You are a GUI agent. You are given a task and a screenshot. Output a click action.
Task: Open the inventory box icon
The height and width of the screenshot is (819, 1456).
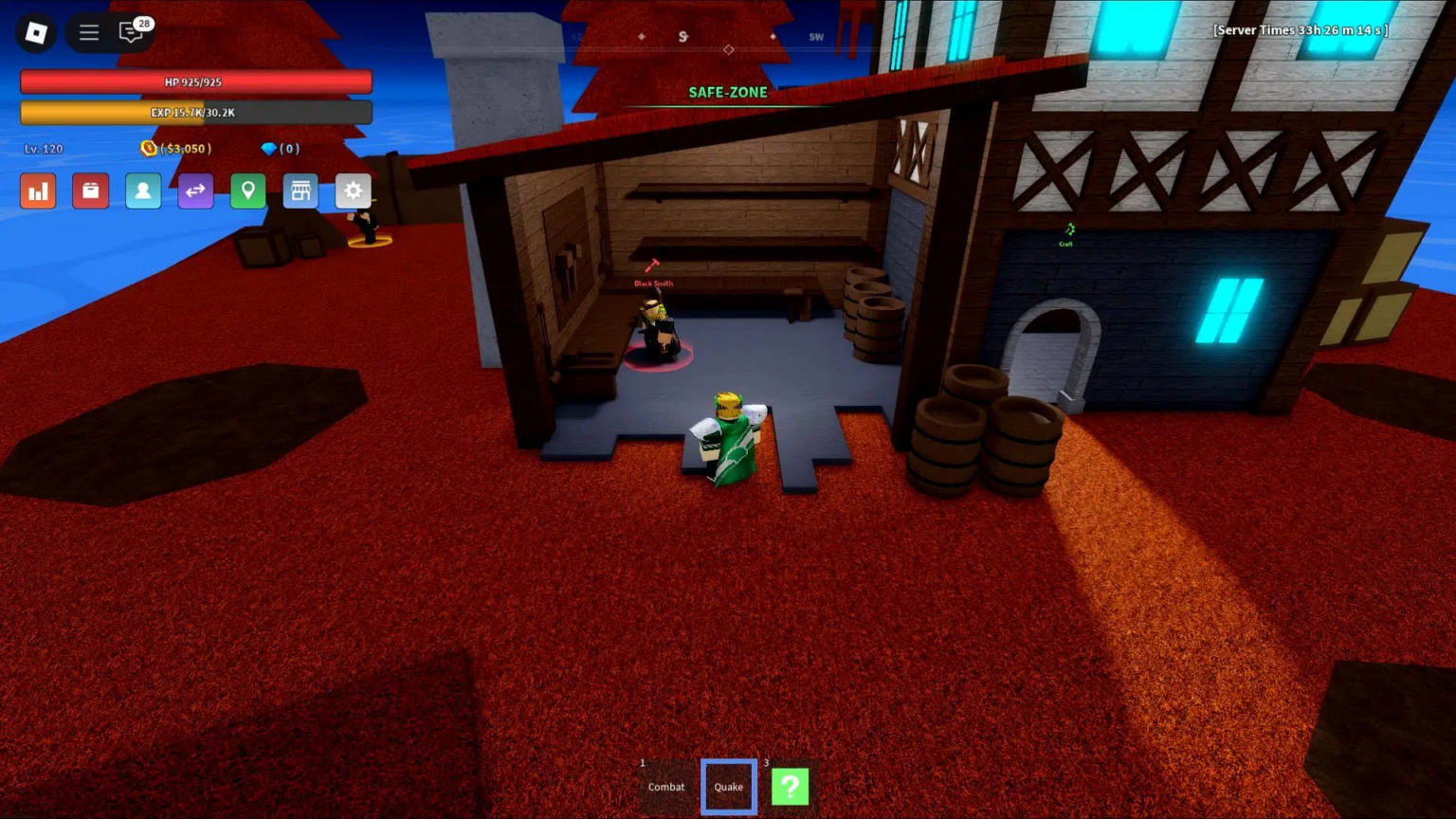[x=90, y=191]
